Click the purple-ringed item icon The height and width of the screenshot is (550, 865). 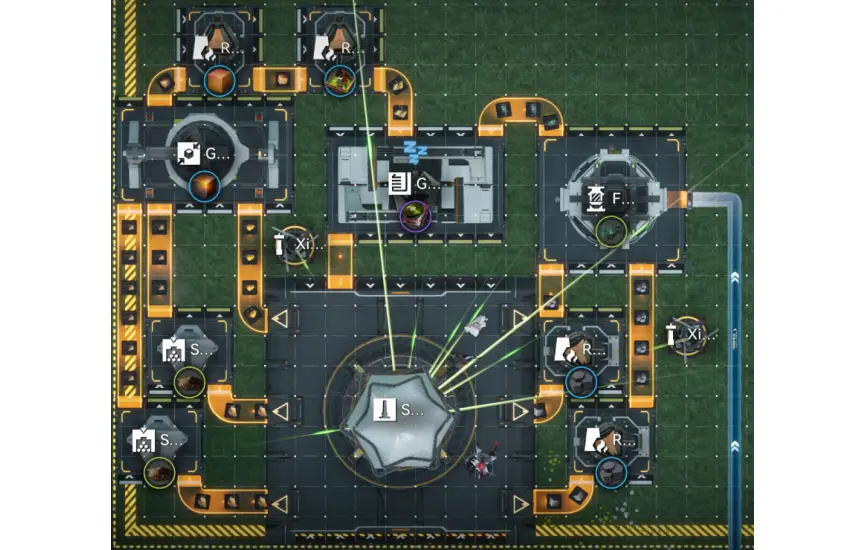[x=414, y=213]
